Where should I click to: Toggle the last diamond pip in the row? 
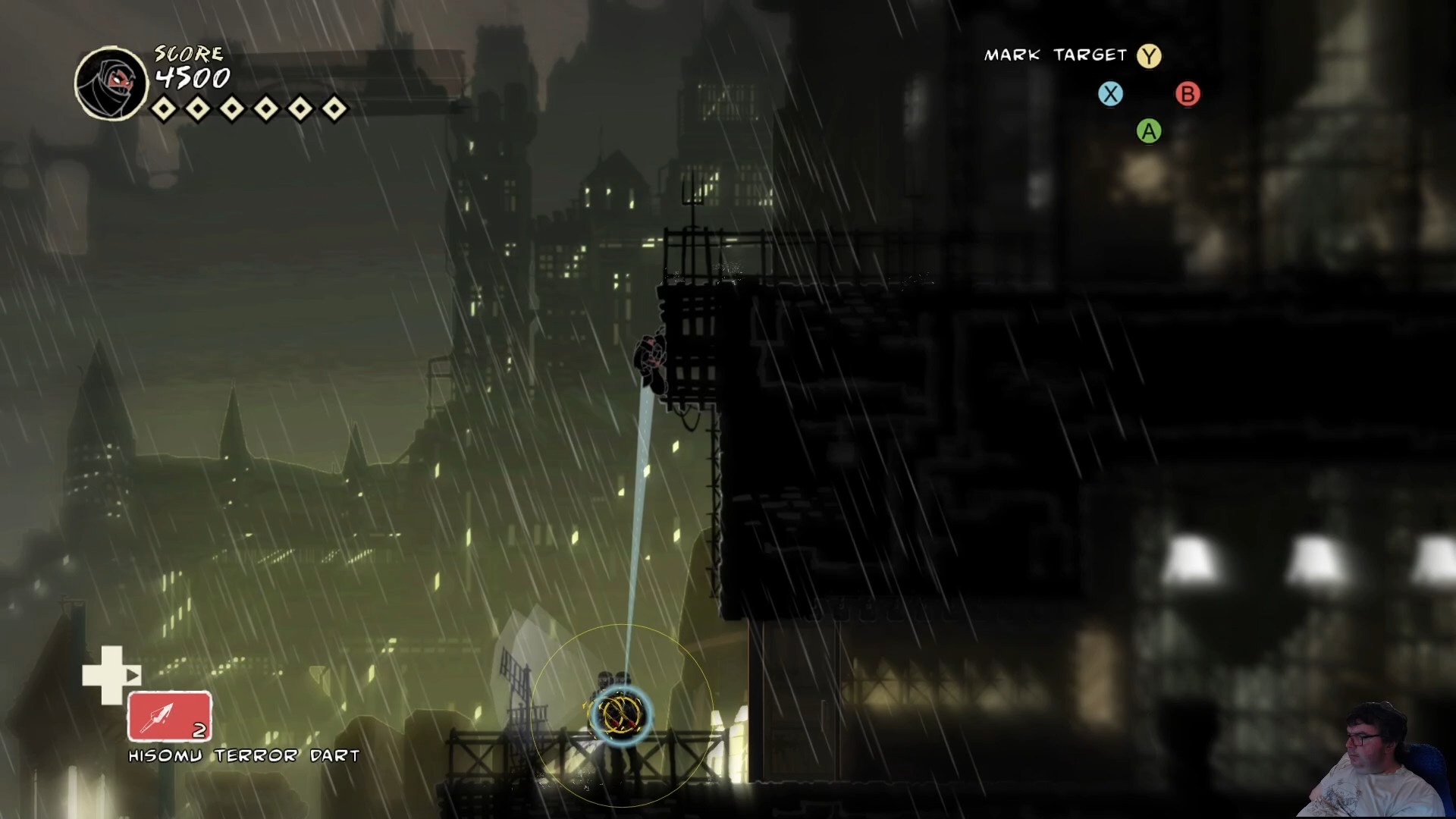[334, 108]
